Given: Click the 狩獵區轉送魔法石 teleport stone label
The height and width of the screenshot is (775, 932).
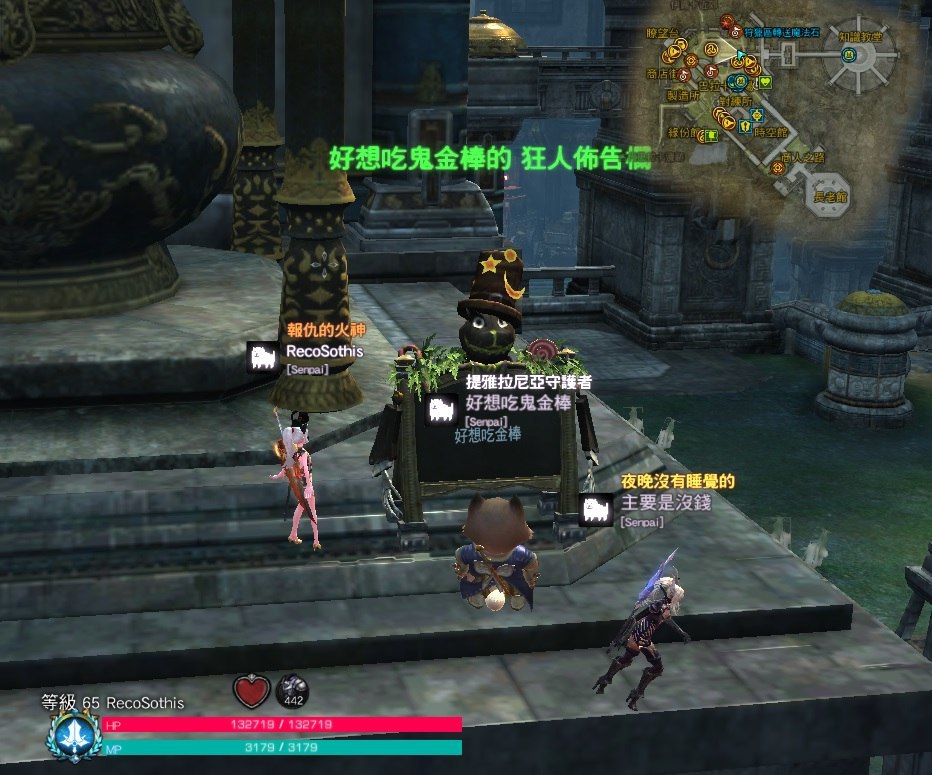Looking at the screenshot, I should coord(783,32).
